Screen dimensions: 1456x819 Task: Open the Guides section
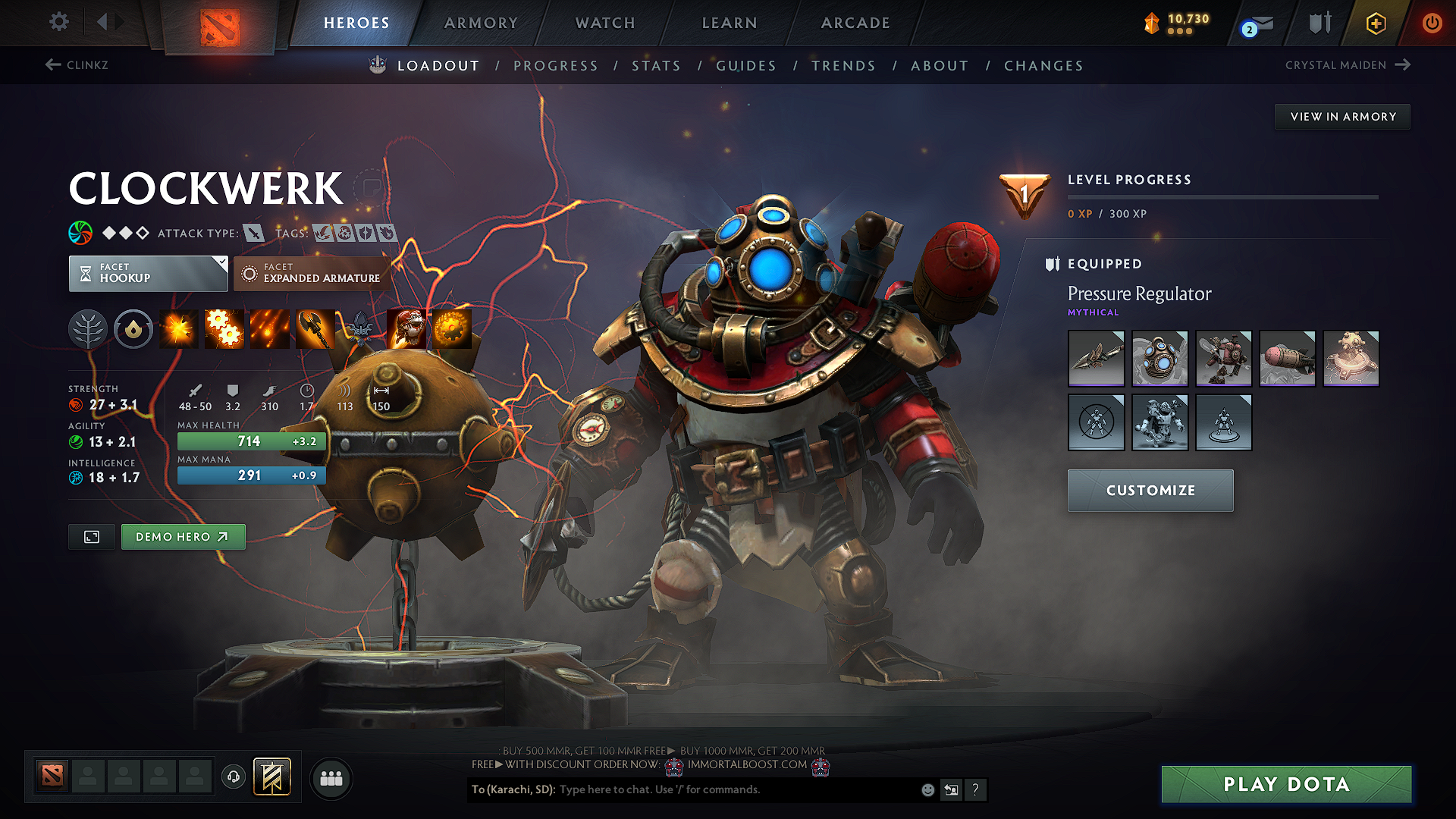[x=746, y=66]
